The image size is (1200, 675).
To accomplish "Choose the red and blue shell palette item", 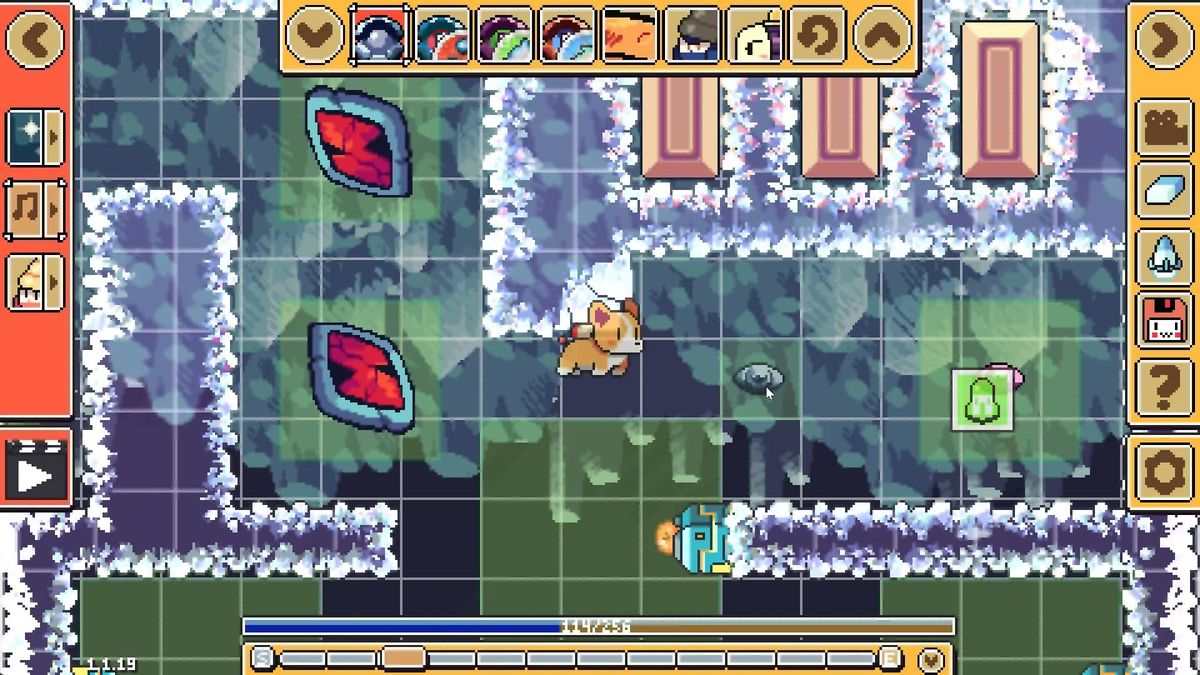I will click(x=567, y=36).
